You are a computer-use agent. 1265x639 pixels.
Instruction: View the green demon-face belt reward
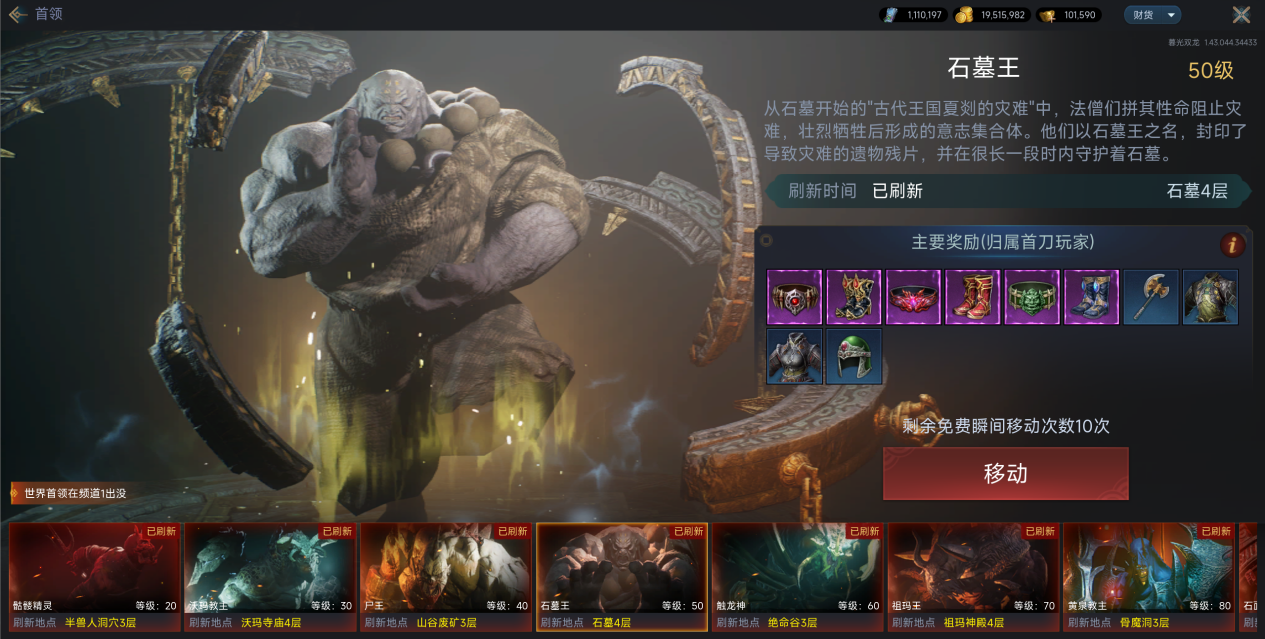[1032, 297]
